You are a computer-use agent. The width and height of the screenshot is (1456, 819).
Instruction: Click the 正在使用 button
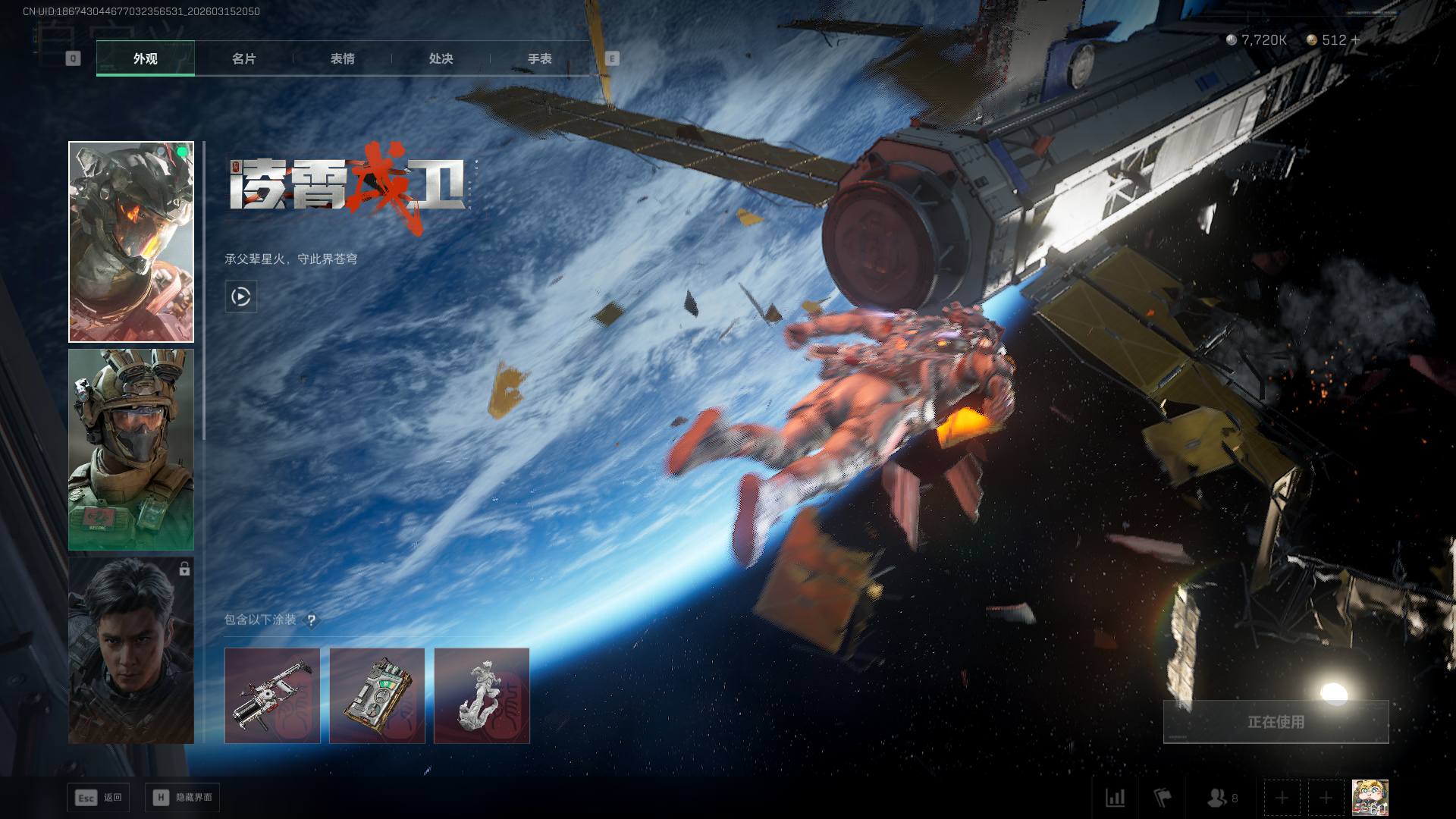point(1276,722)
